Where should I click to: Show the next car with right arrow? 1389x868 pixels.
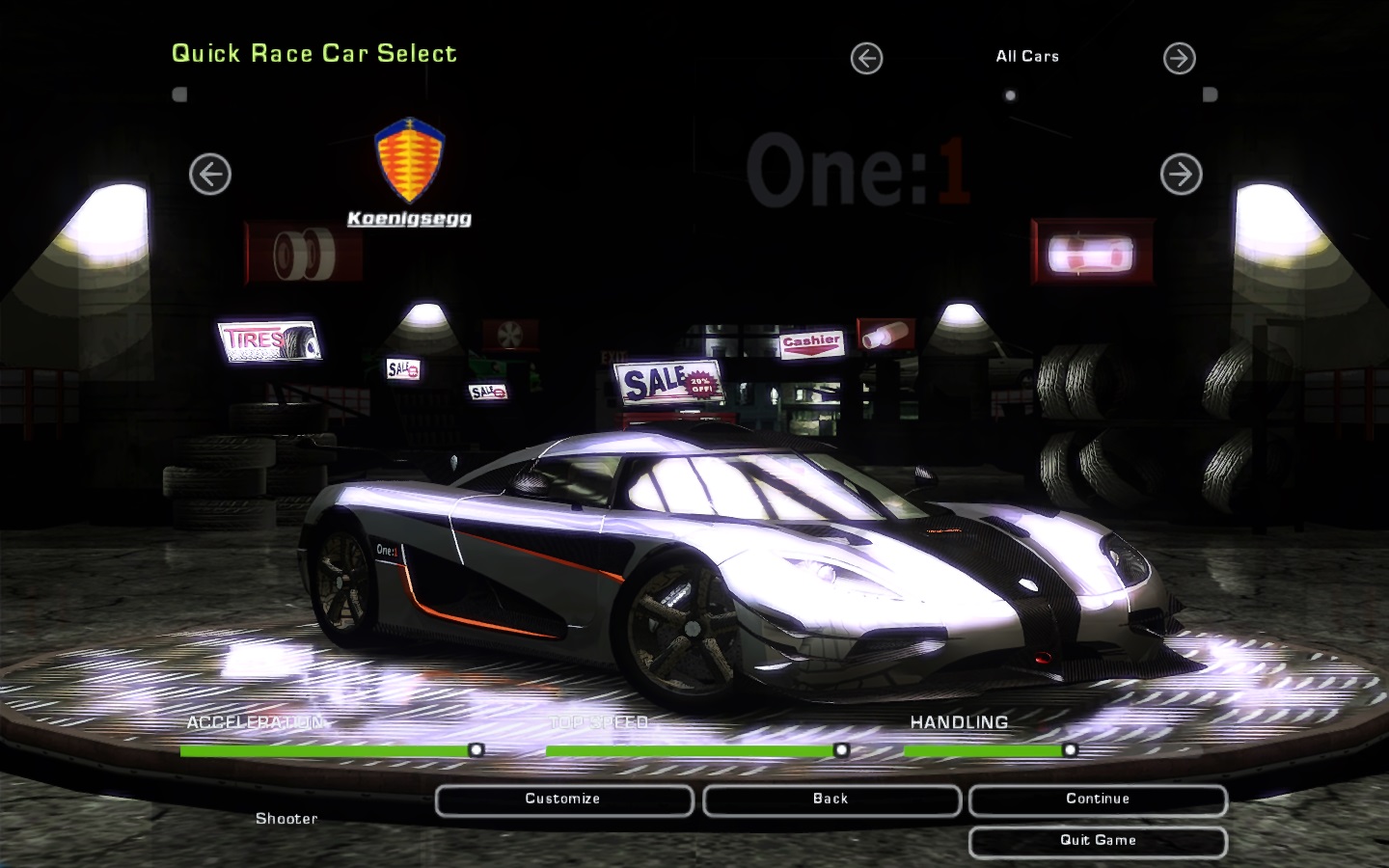click(1181, 175)
